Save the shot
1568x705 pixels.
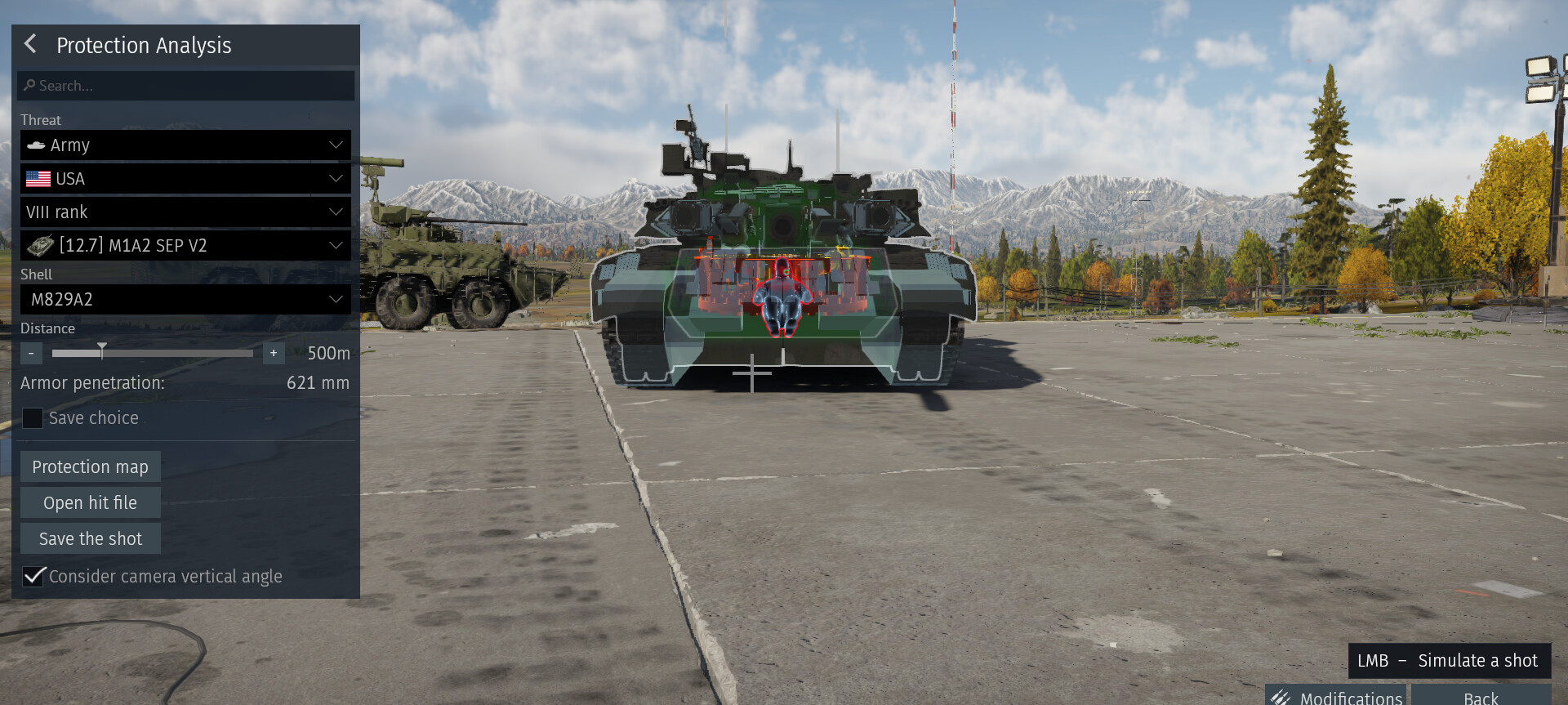pyautogui.click(x=90, y=539)
